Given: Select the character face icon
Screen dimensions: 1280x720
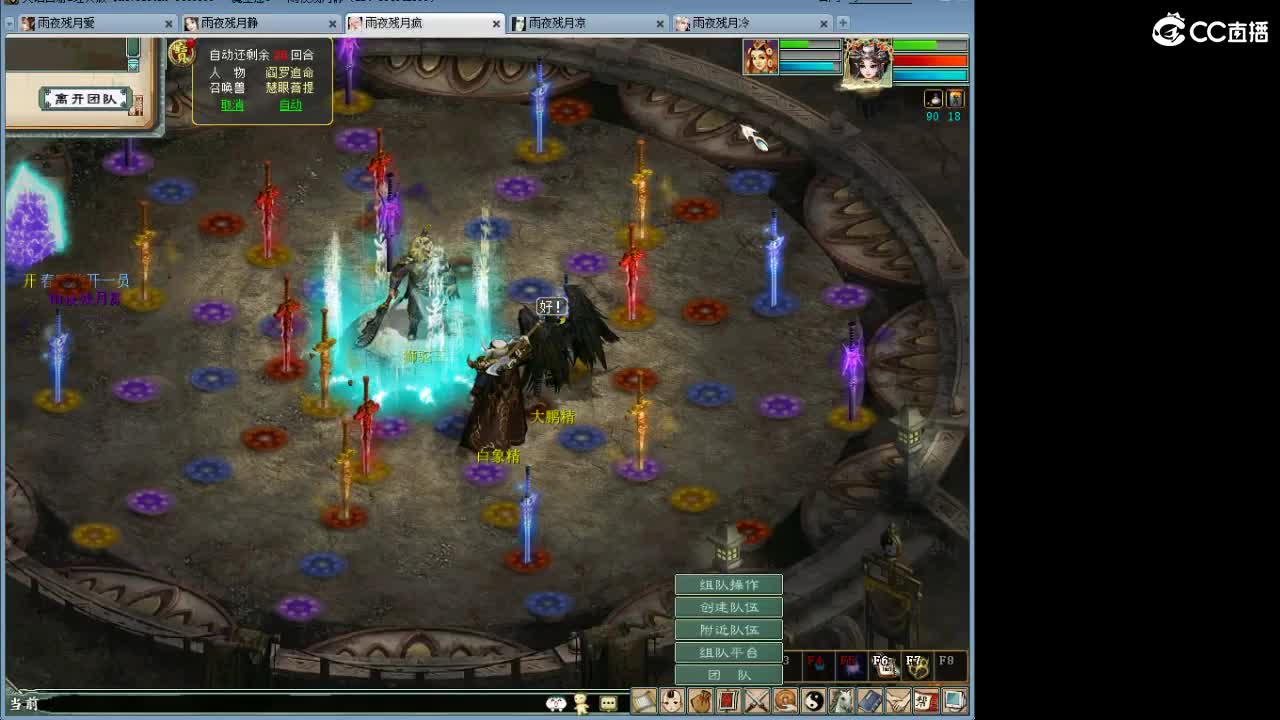Looking at the screenshot, I should tap(672, 700).
